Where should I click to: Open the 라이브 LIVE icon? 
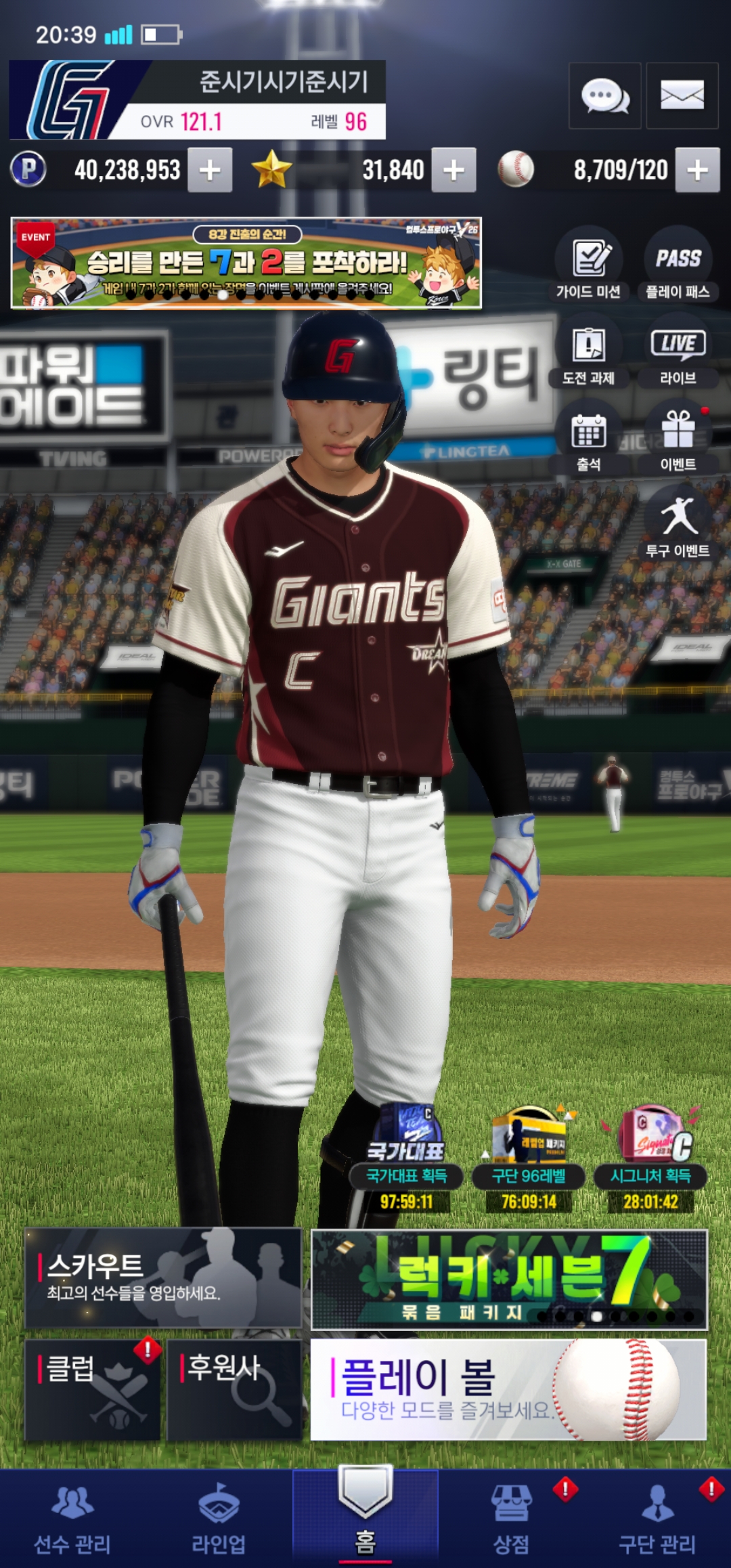(x=678, y=352)
